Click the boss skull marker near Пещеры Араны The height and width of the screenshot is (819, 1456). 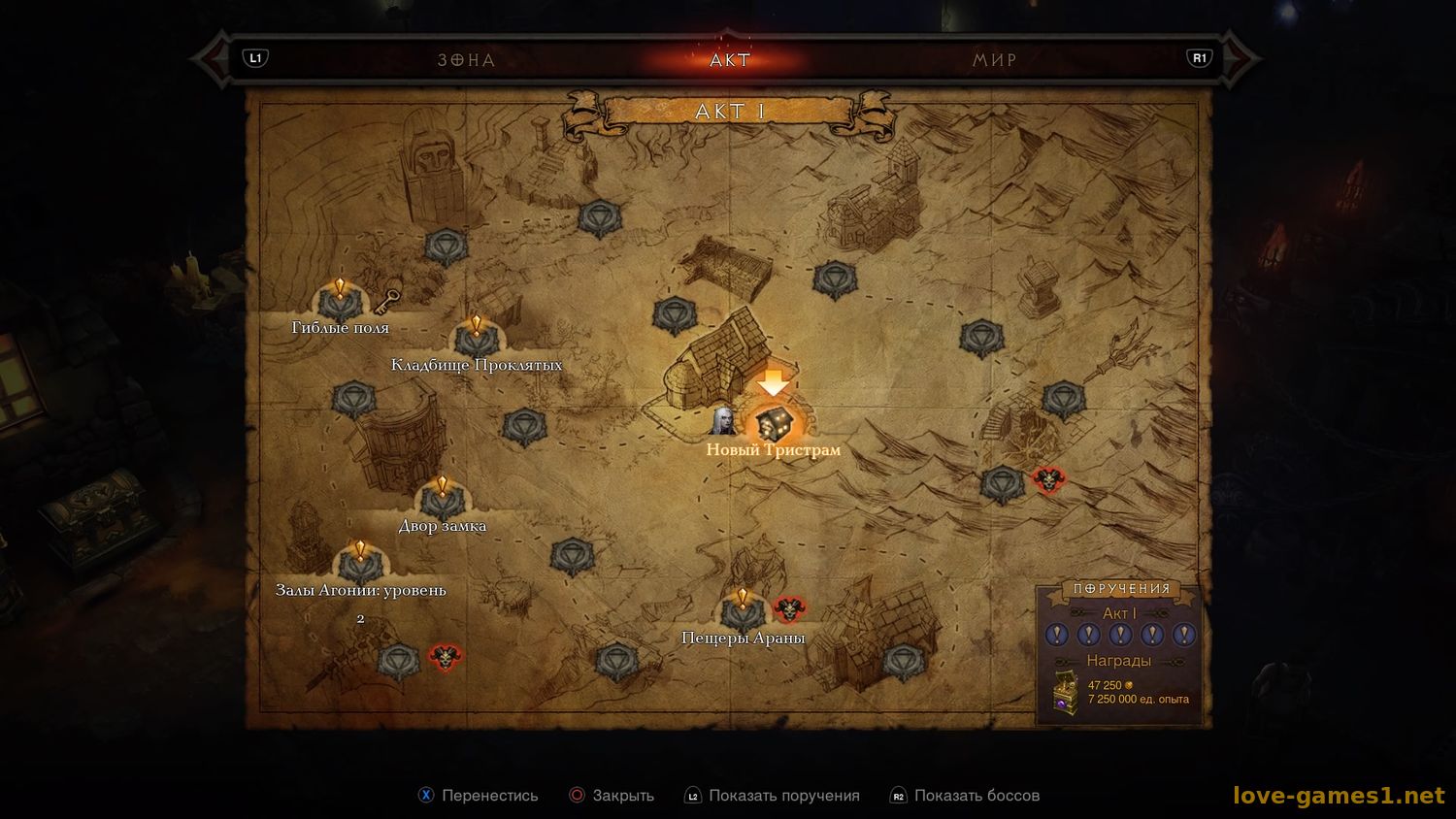789,609
